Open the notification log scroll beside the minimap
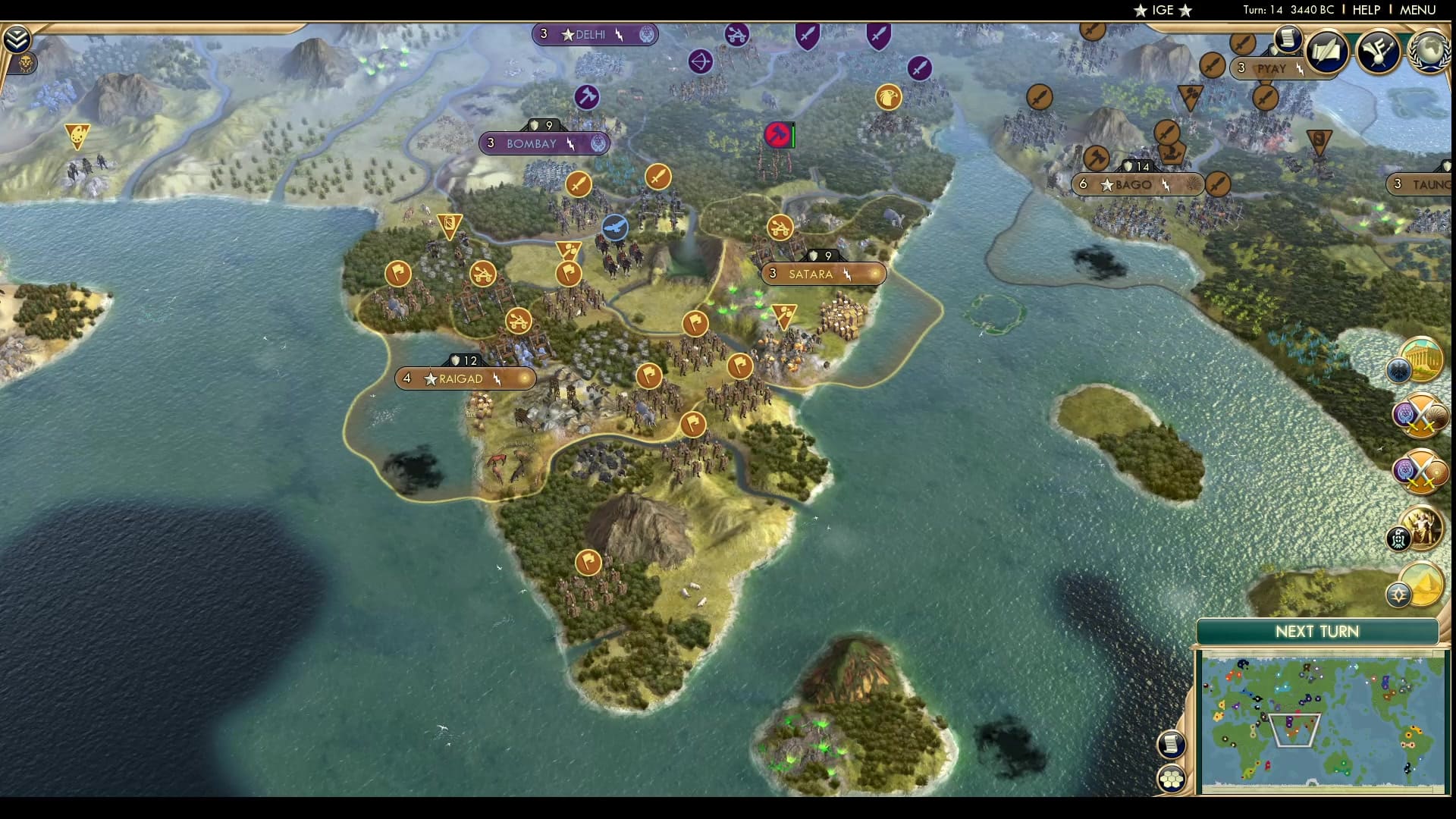The width and height of the screenshot is (1456, 819). click(x=1172, y=745)
